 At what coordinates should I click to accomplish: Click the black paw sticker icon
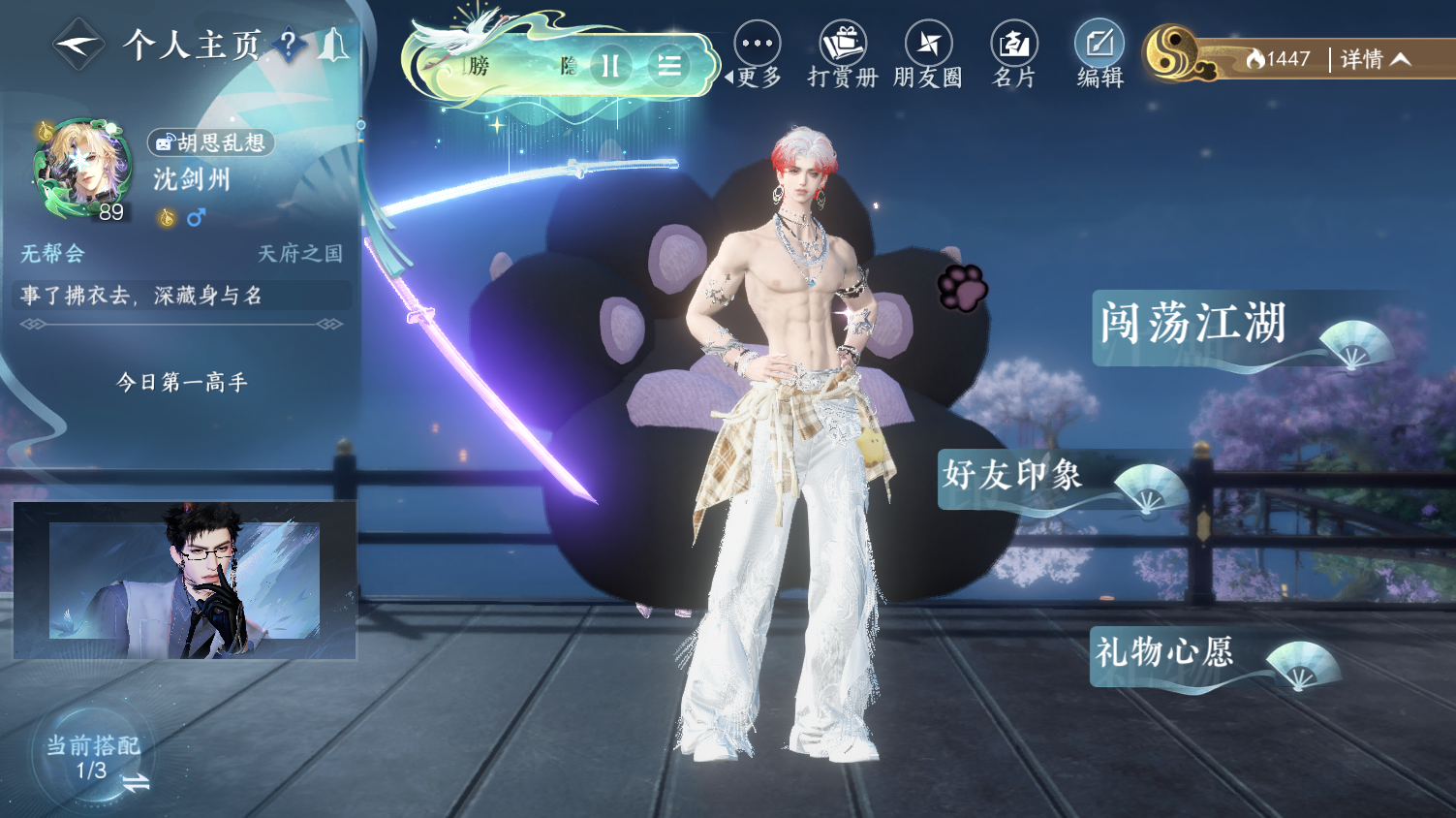pyautogui.click(x=961, y=287)
